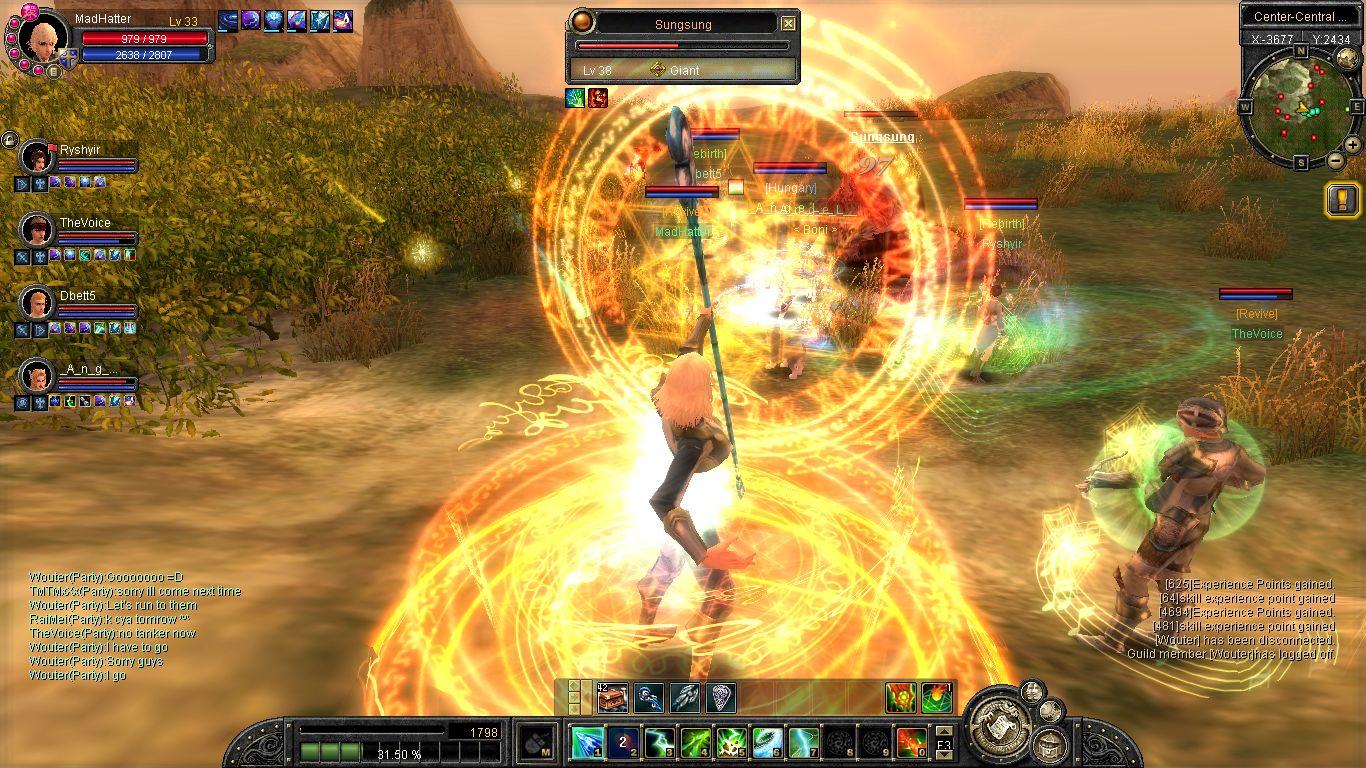The height and width of the screenshot is (768, 1366).
Task: Toggle the party lock padlock icon
Action: (x=9, y=141)
